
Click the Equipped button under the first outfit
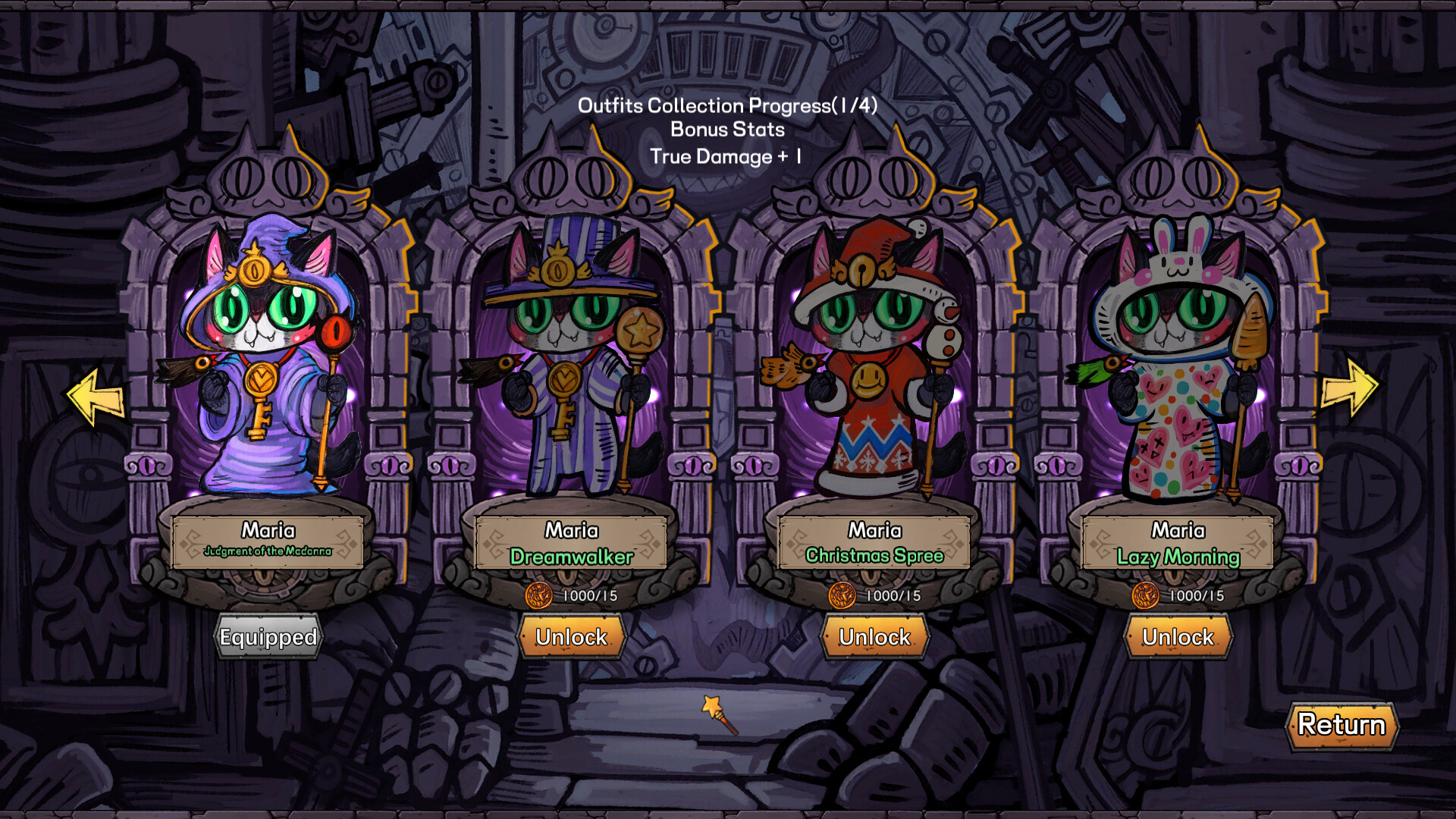(268, 638)
